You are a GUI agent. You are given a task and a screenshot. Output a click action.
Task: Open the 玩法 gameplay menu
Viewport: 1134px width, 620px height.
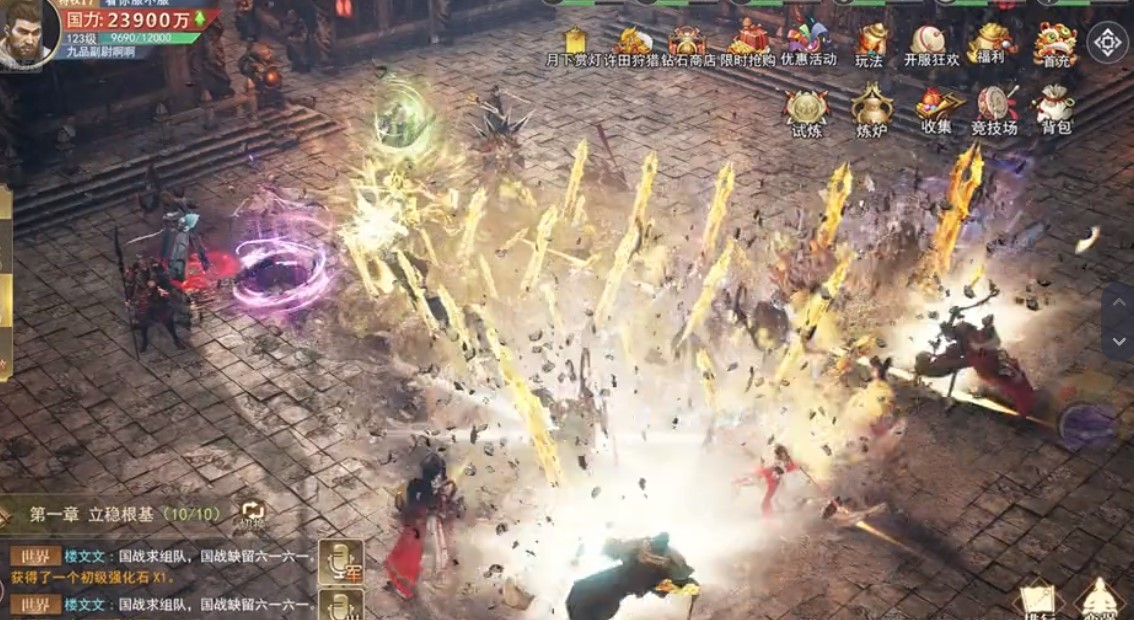[870, 45]
